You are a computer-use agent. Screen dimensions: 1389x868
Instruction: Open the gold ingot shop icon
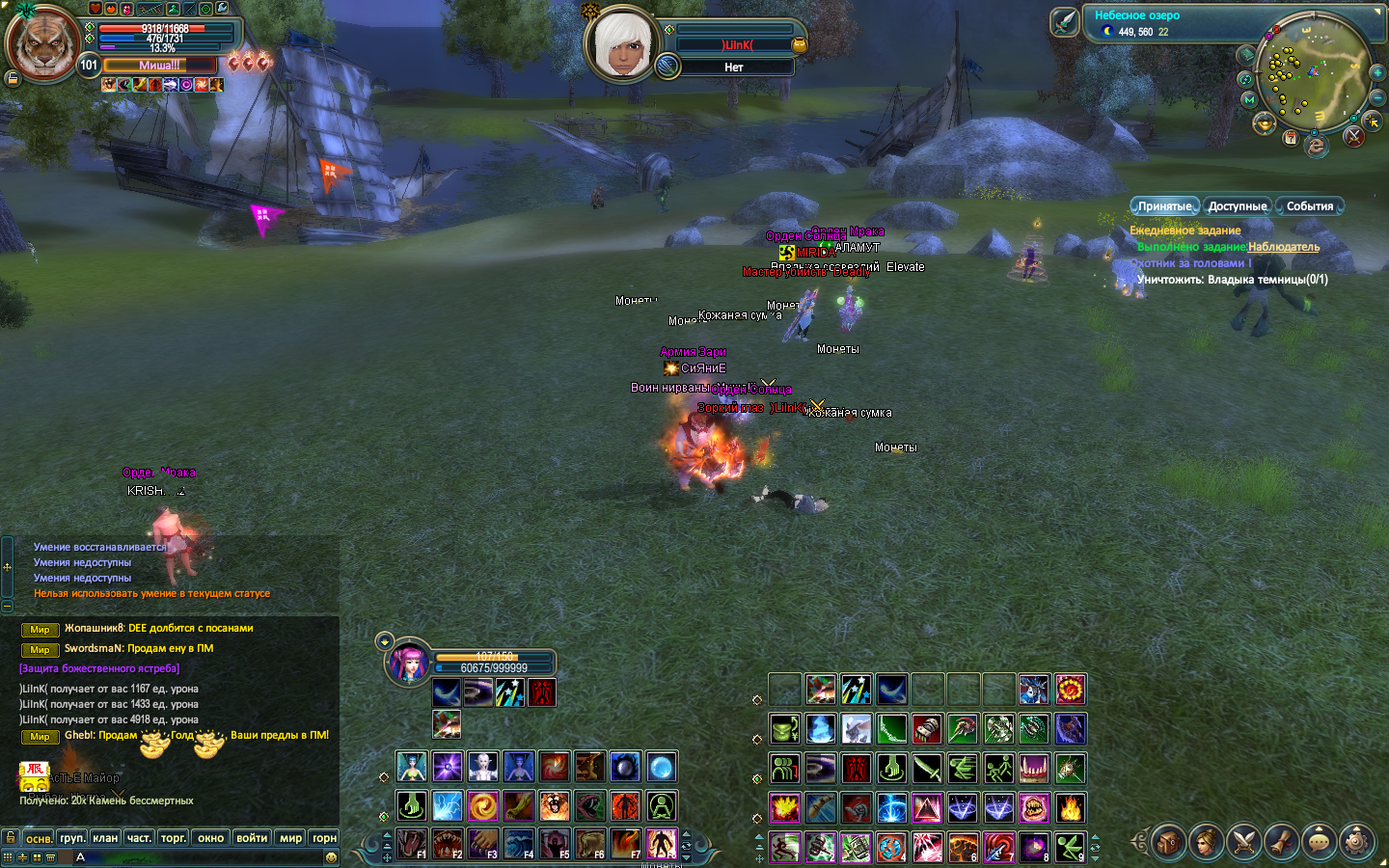click(1265, 123)
